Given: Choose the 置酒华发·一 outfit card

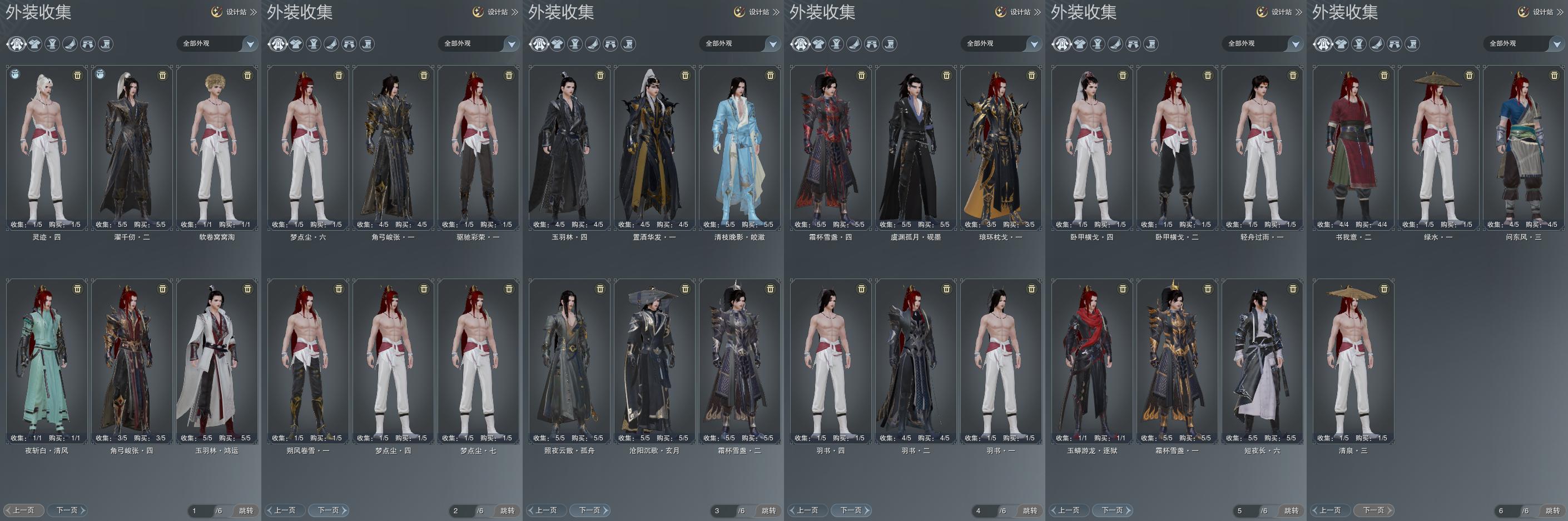Looking at the screenshot, I should pos(654,146).
